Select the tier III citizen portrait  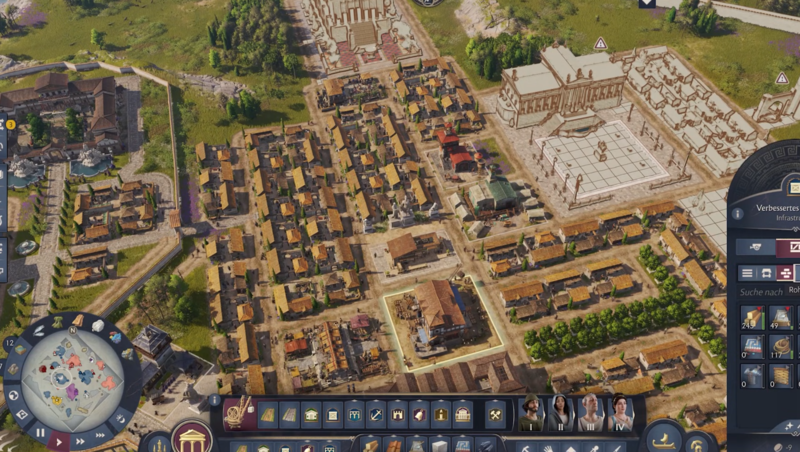pos(591,413)
